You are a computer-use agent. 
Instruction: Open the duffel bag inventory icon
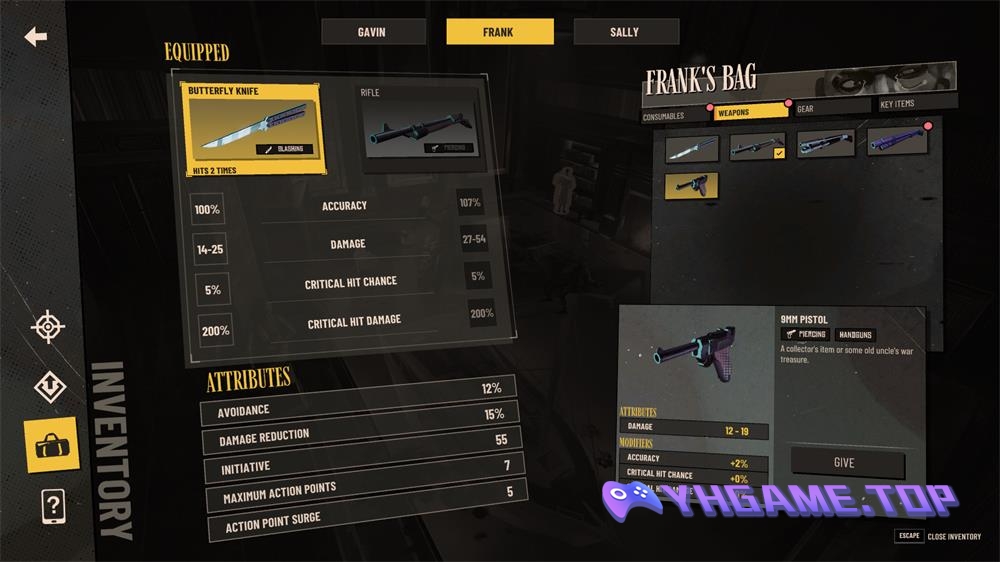pyautogui.click(x=50, y=444)
